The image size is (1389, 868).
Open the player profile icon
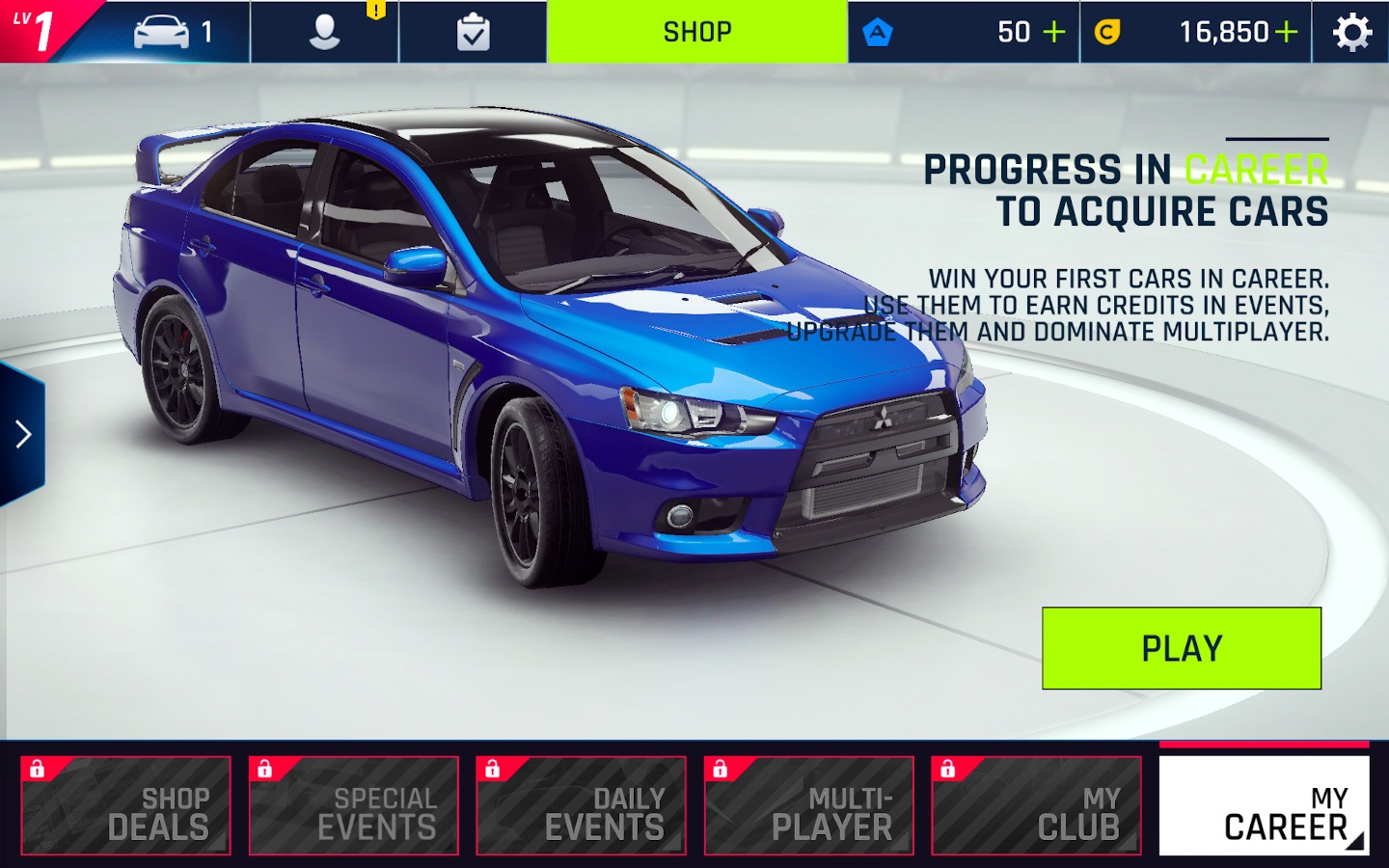324,32
